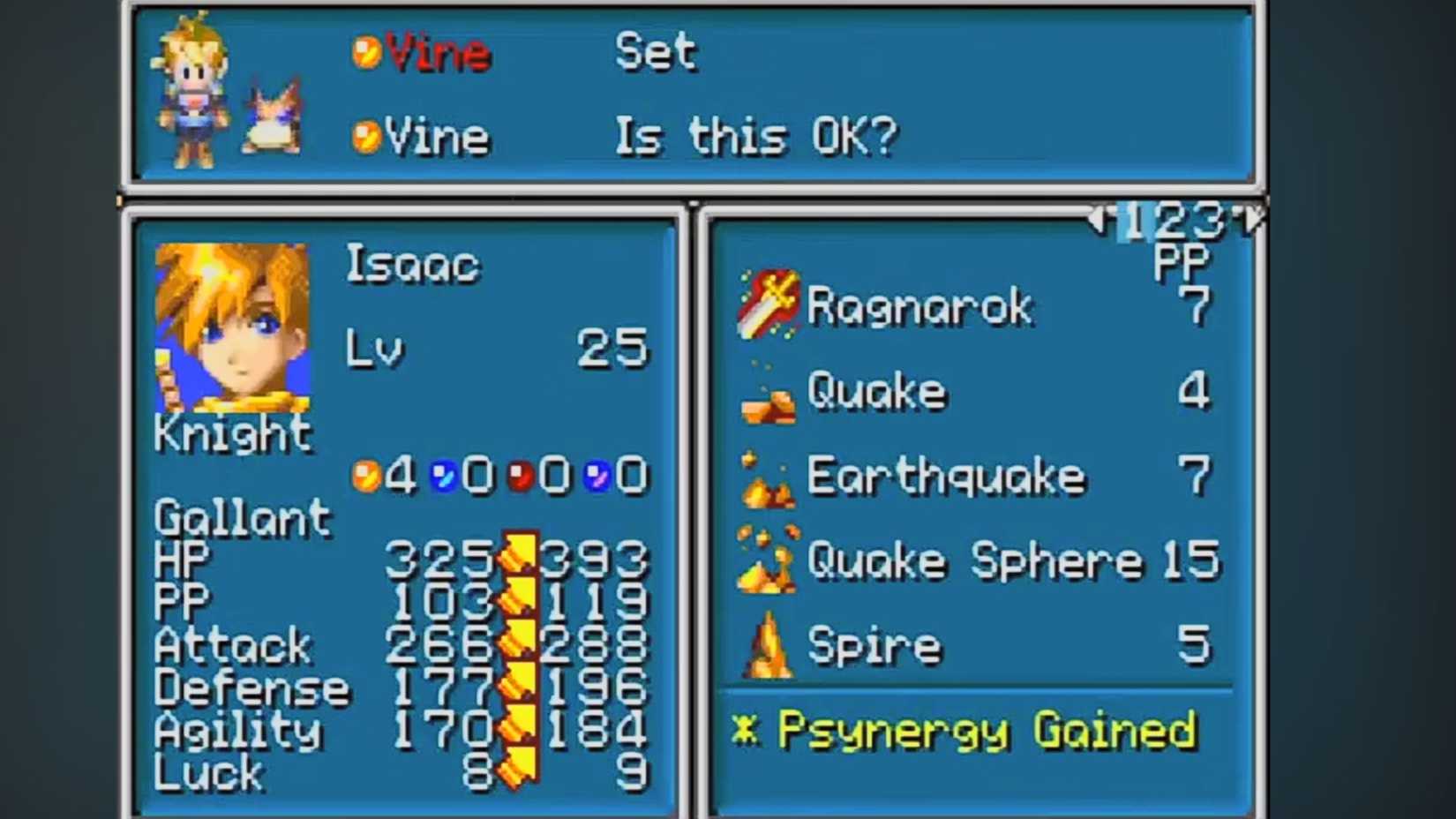
Task: Click the Venus Djinn orb showing count 4
Action: [367, 474]
